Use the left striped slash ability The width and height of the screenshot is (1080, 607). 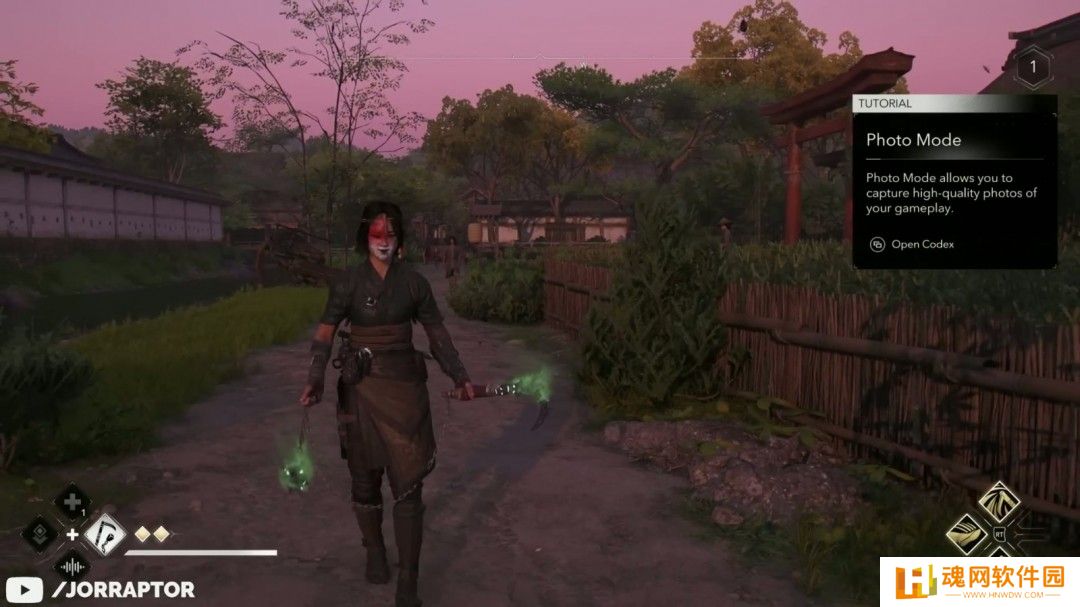tap(967, 534)
